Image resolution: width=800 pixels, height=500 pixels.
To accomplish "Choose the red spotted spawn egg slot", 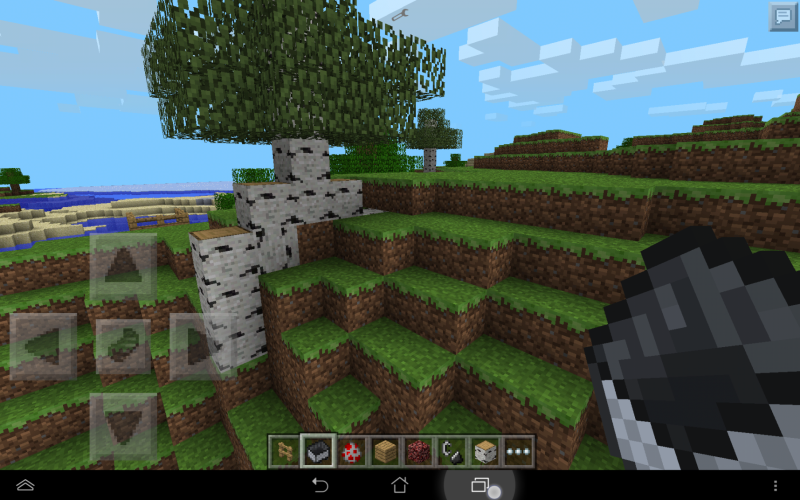I will 351,450.
